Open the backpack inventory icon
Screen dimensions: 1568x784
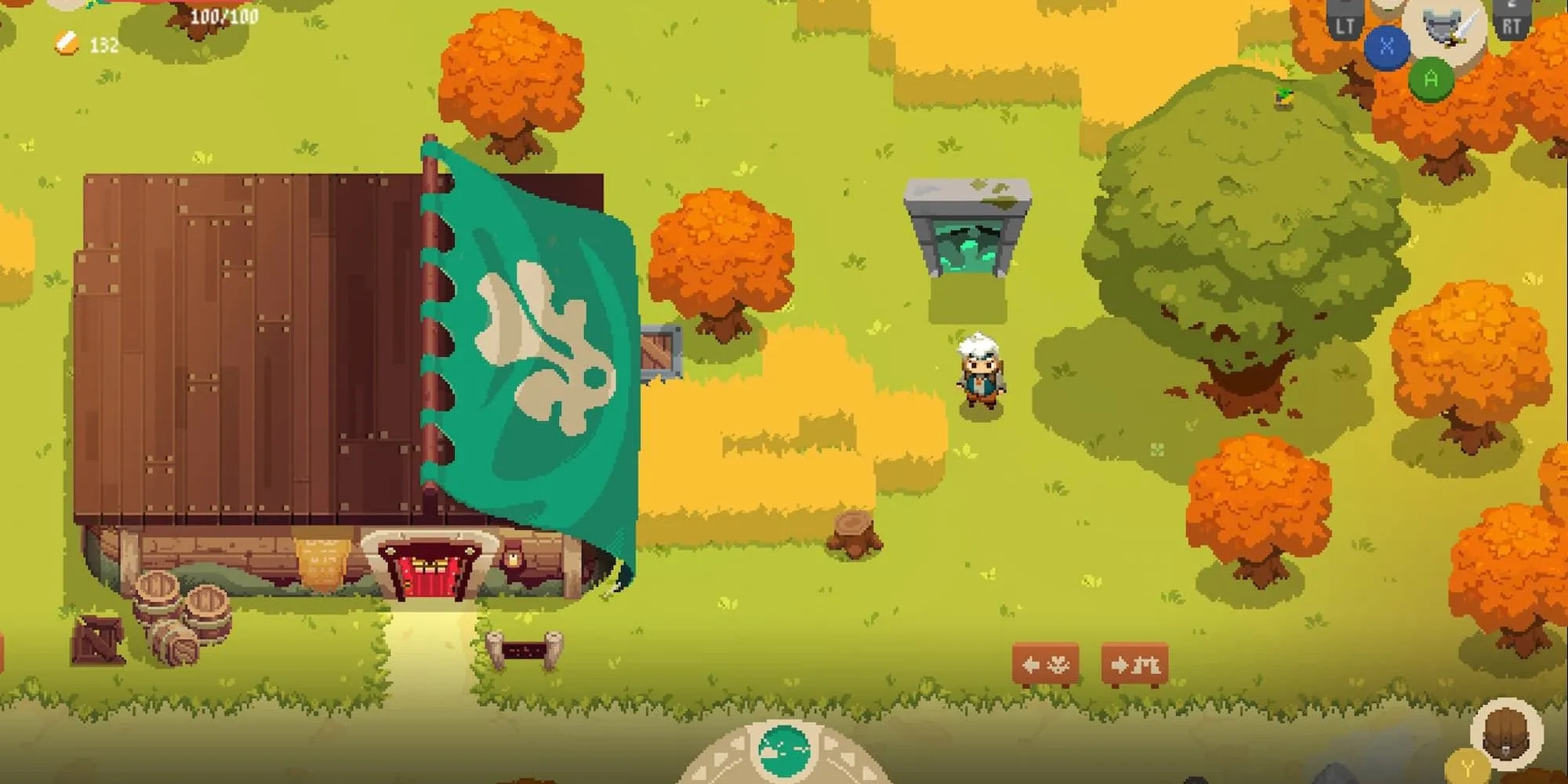1506,734
